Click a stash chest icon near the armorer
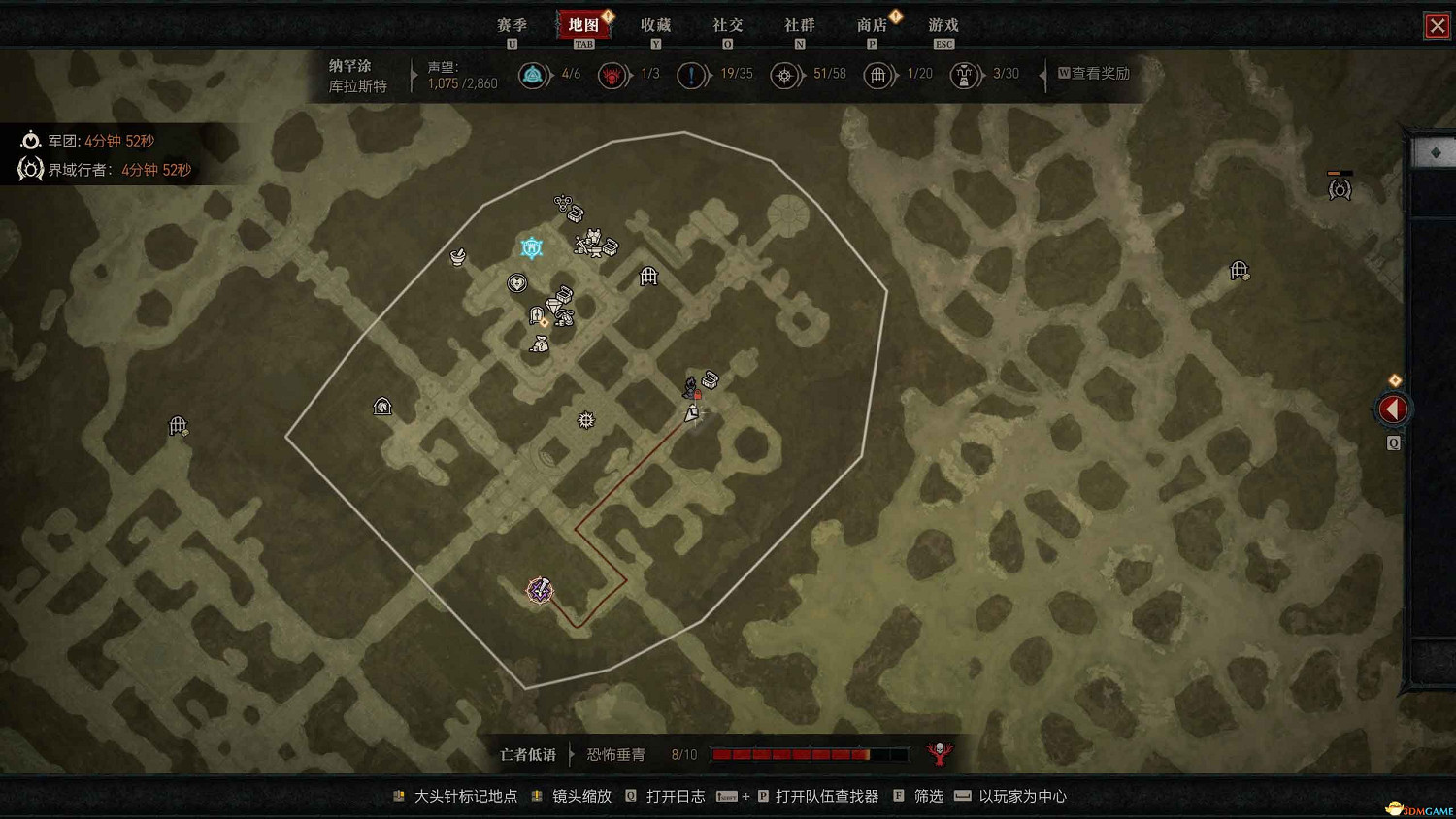The image size is (1456, 819). click(x=611, y=247)
